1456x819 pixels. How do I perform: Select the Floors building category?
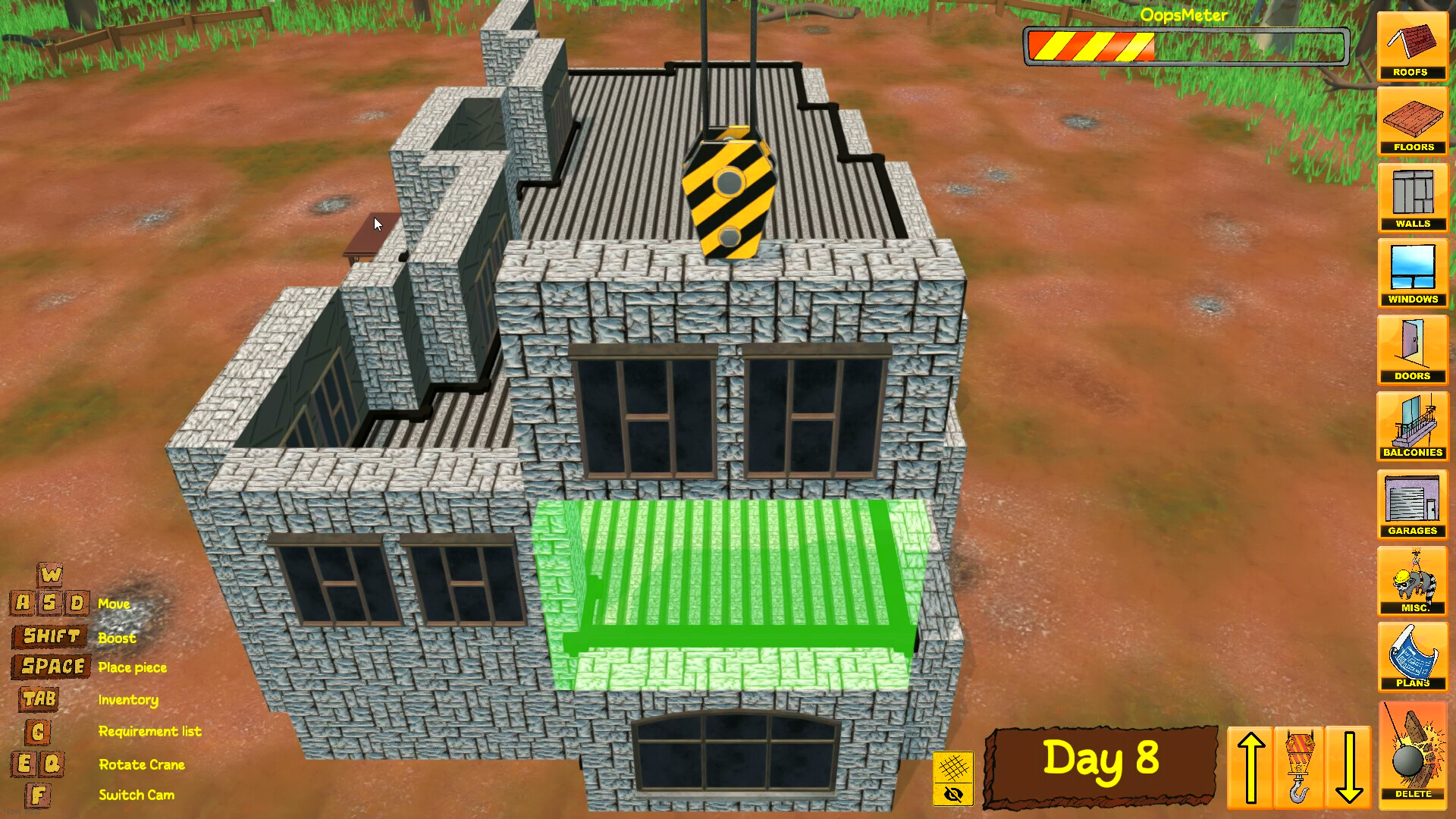tap(1412, 123)
